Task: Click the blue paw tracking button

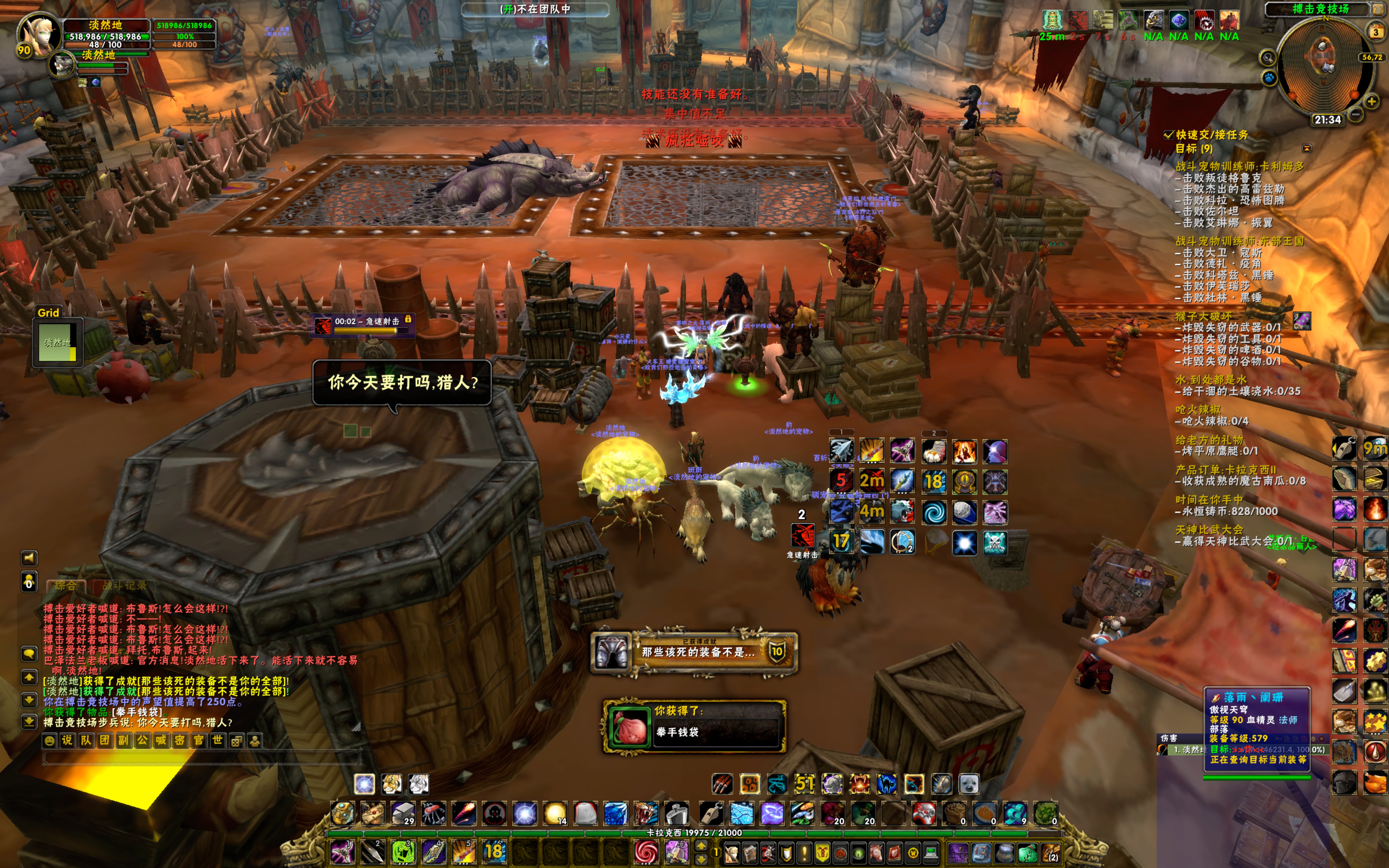Action: pos(1269,77)
